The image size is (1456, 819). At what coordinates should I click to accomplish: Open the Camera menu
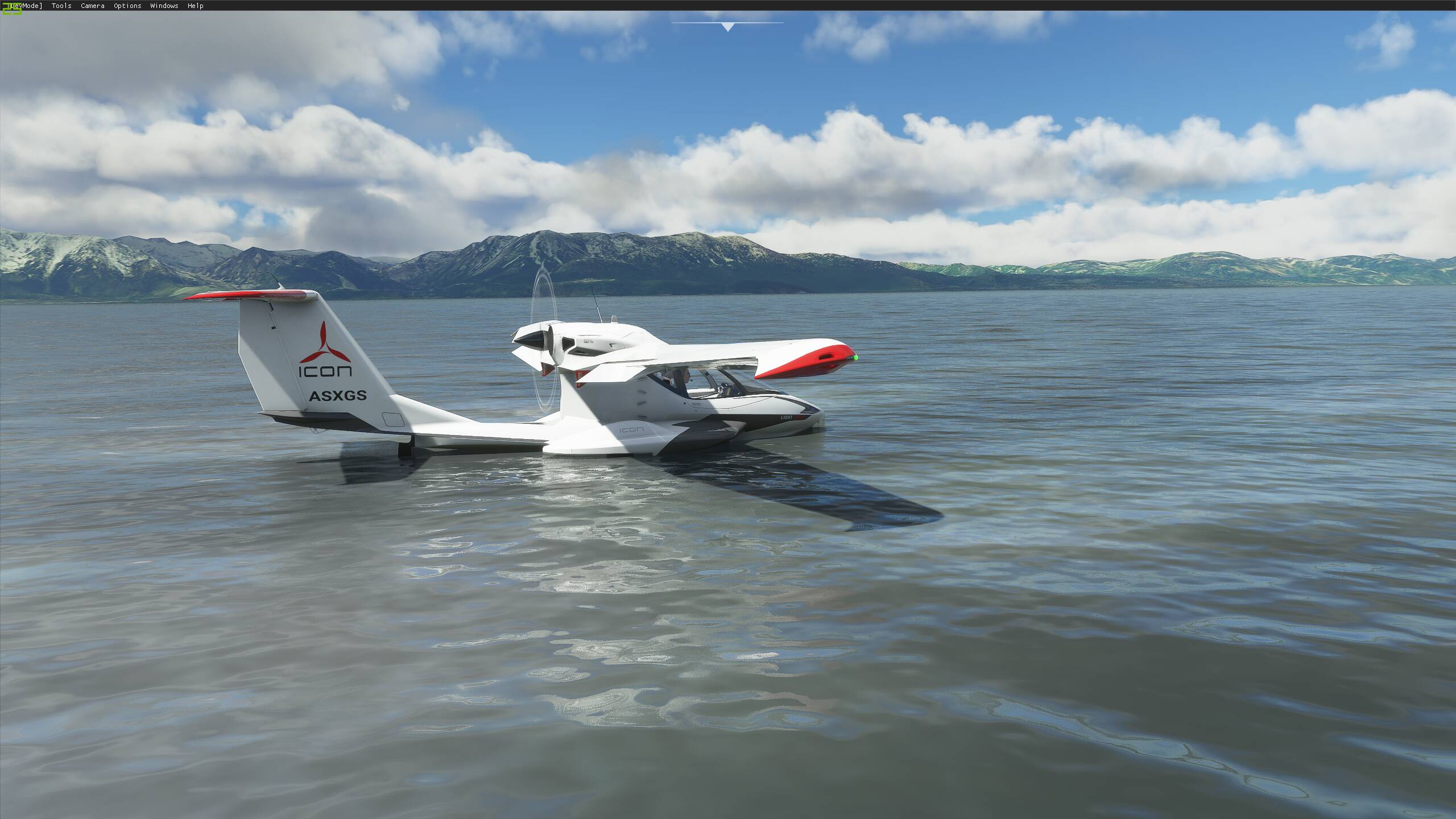[x=92, y=6]
